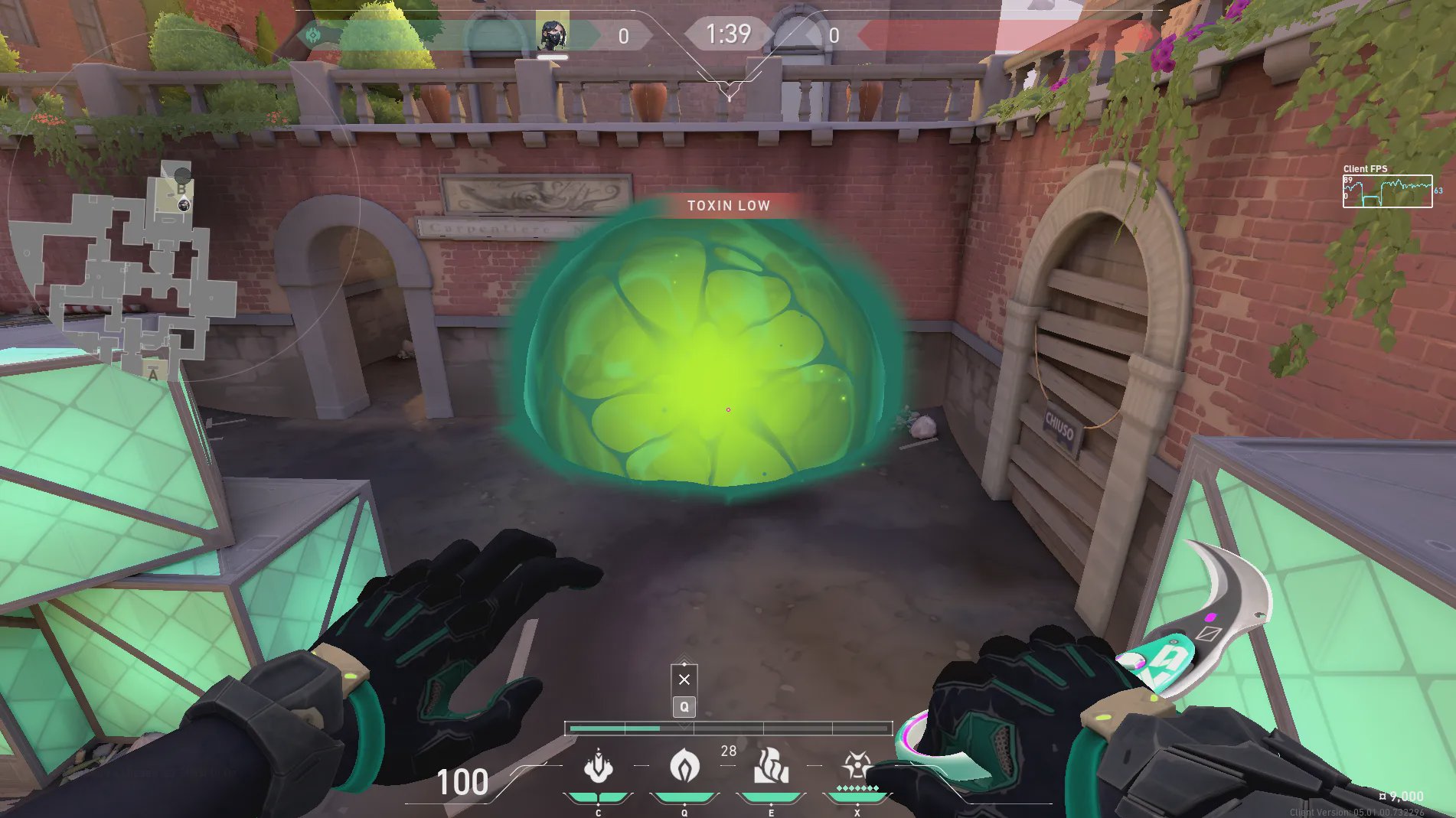Activate the Poison Cloud ability icon
This screenshot has width=1456, height=818.
(684, 767)
